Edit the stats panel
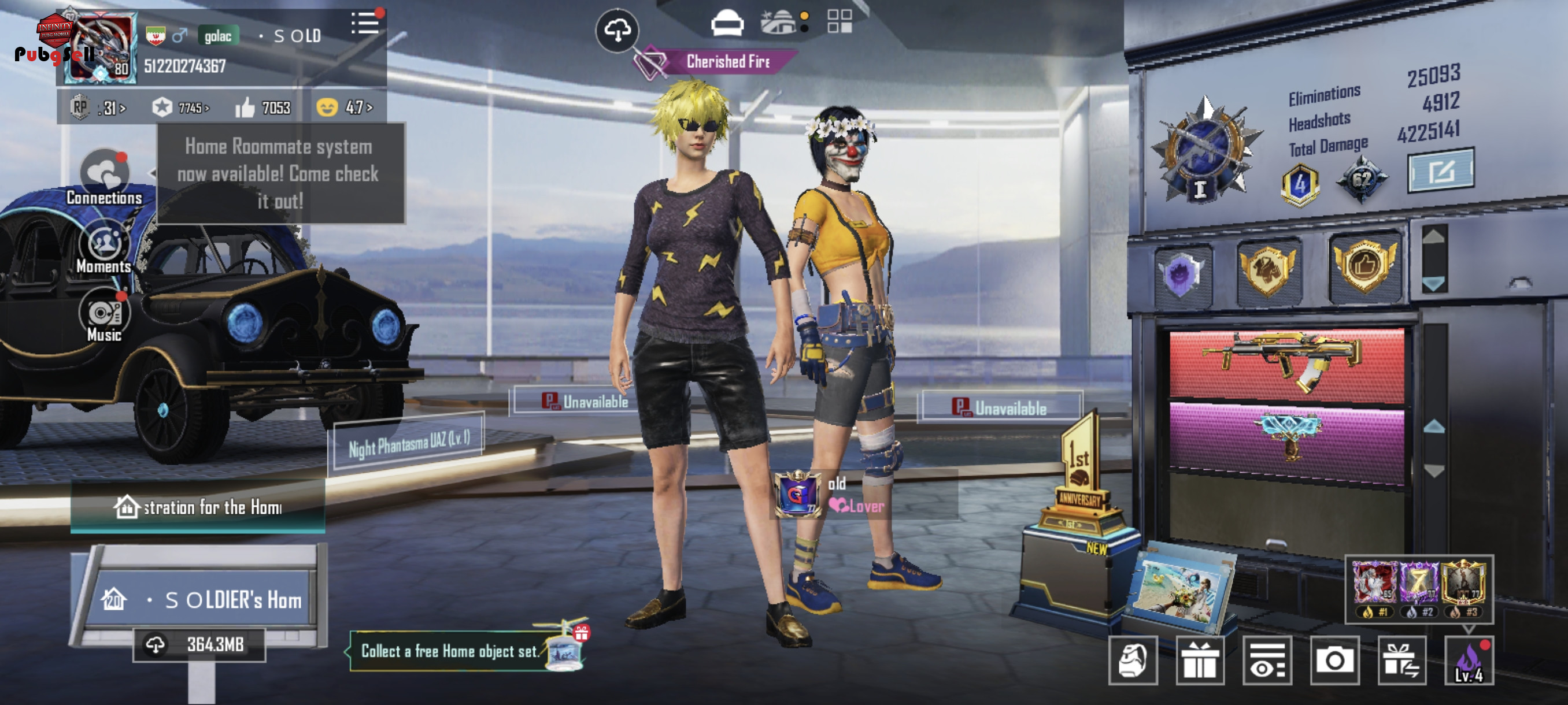 point(1440,171)
